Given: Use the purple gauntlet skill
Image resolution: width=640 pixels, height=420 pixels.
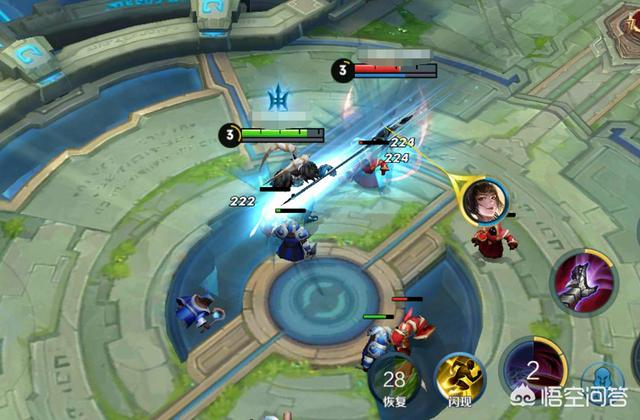Looking at the screenshot, I should coord(581,281).
